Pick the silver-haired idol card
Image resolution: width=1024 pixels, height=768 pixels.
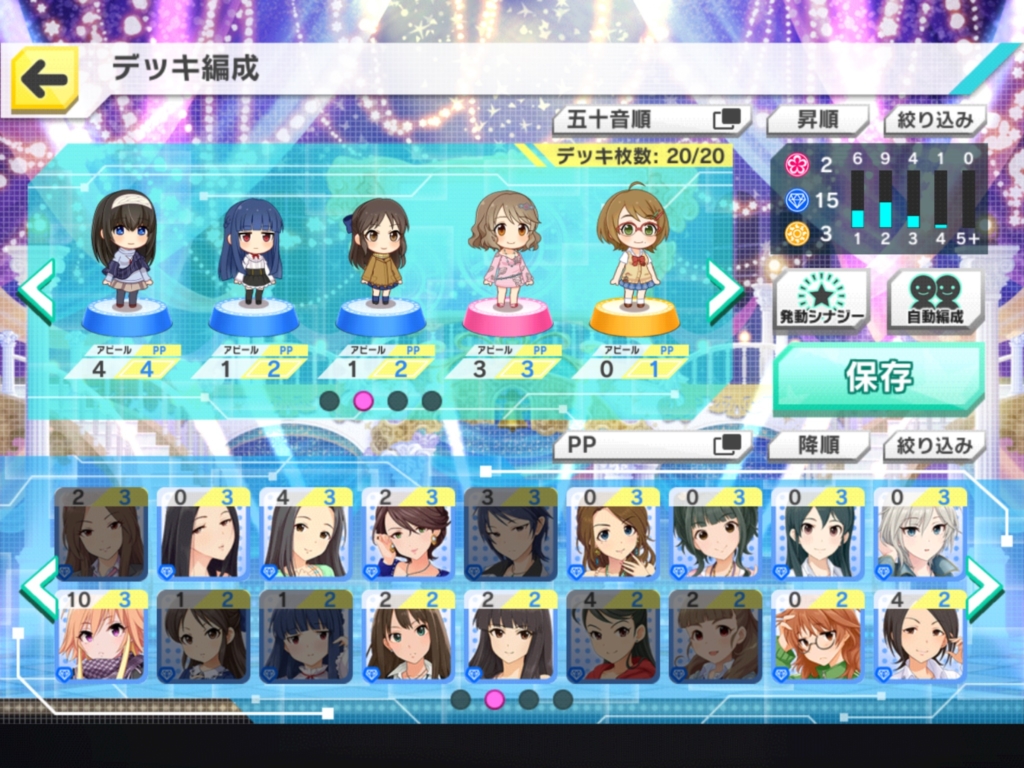(919, 533)
